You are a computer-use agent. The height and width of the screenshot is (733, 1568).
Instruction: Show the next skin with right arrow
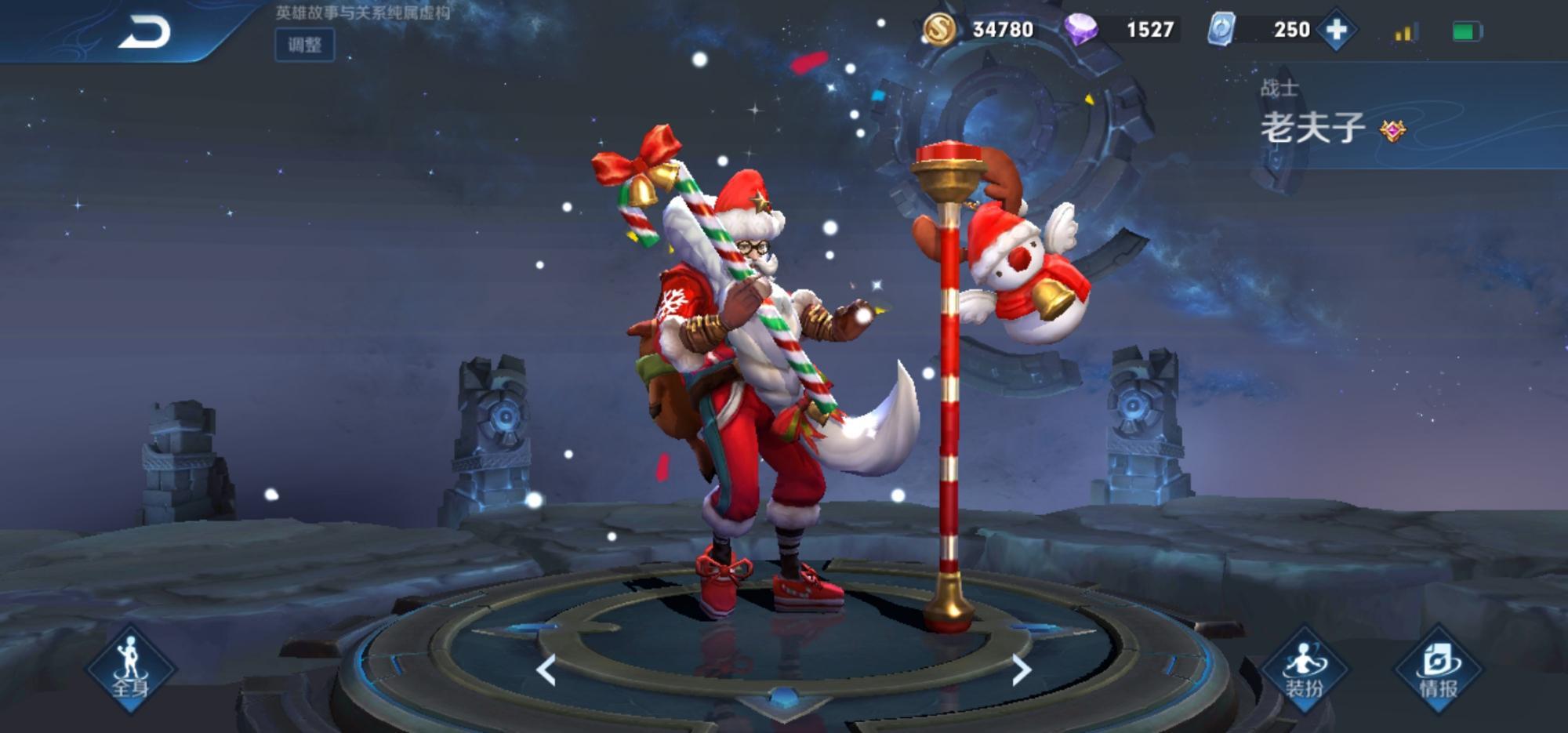tap(1021, 670)
